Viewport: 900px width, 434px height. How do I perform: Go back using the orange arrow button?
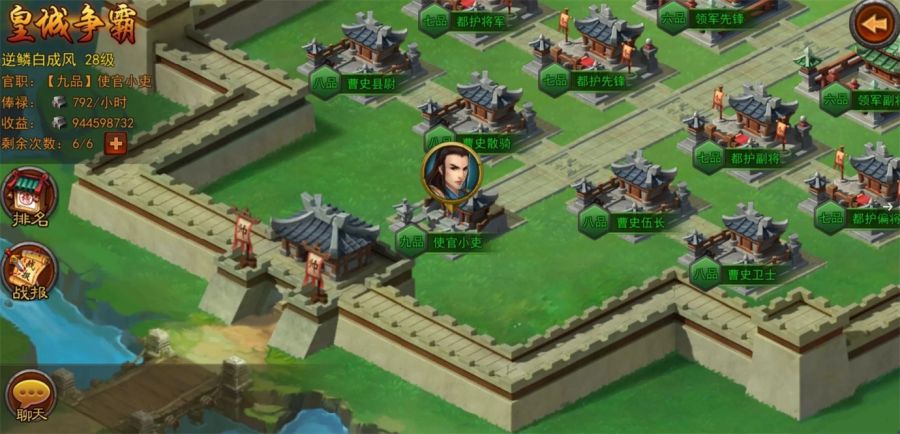click(x=874, y=25)
